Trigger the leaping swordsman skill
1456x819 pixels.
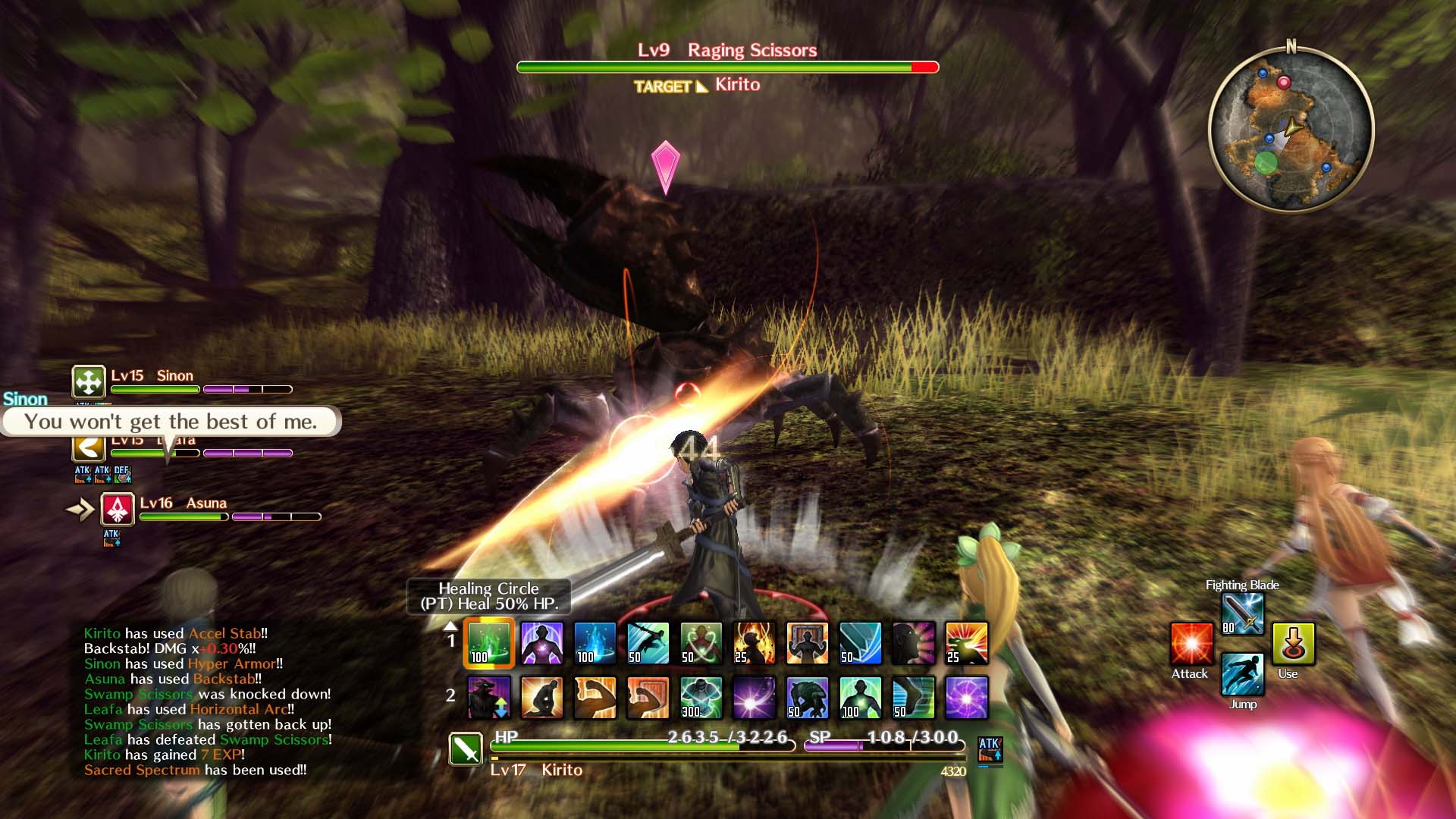(x=648, y=643)
